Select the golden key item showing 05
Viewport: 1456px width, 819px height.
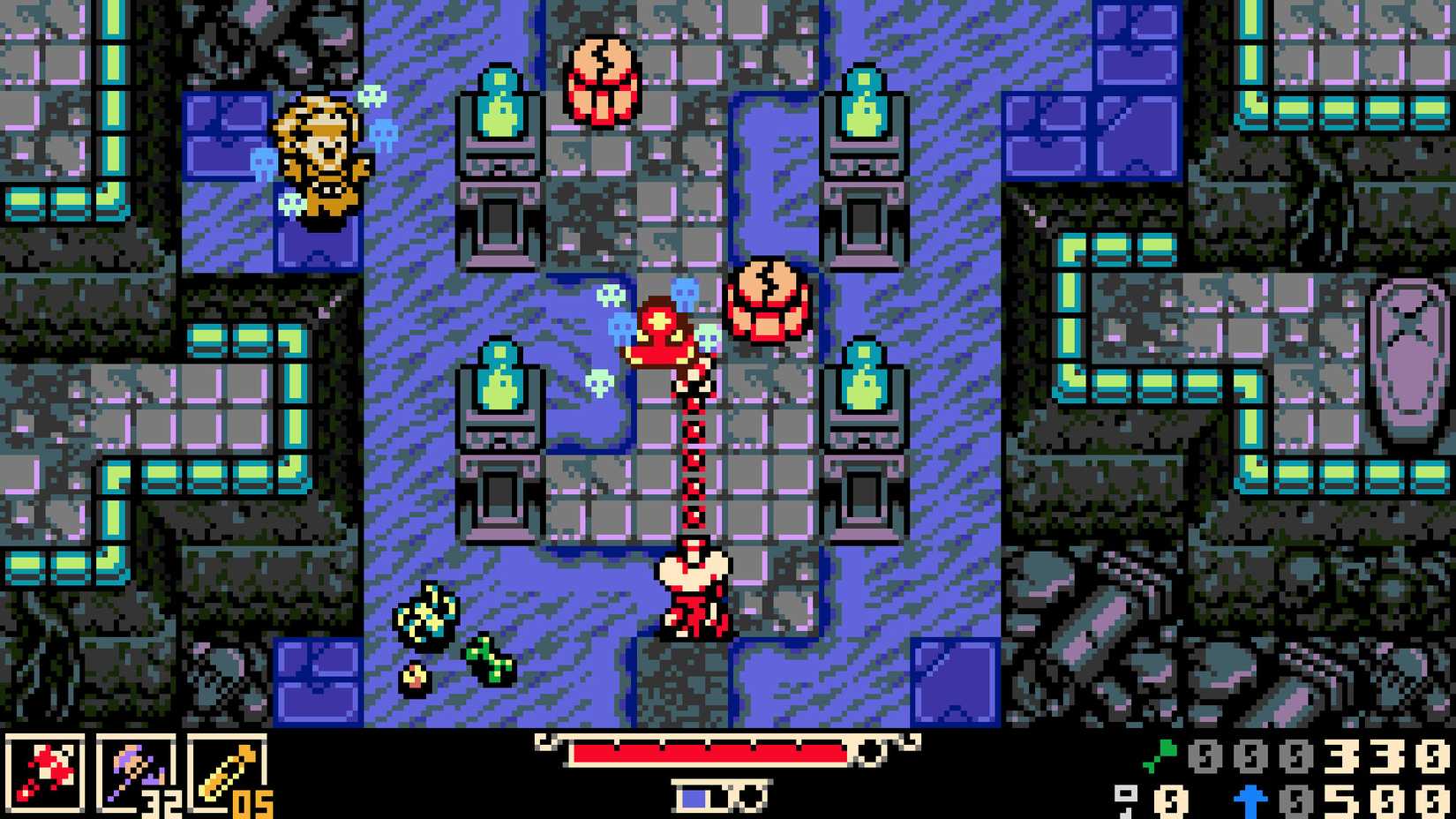click(225, 775)
